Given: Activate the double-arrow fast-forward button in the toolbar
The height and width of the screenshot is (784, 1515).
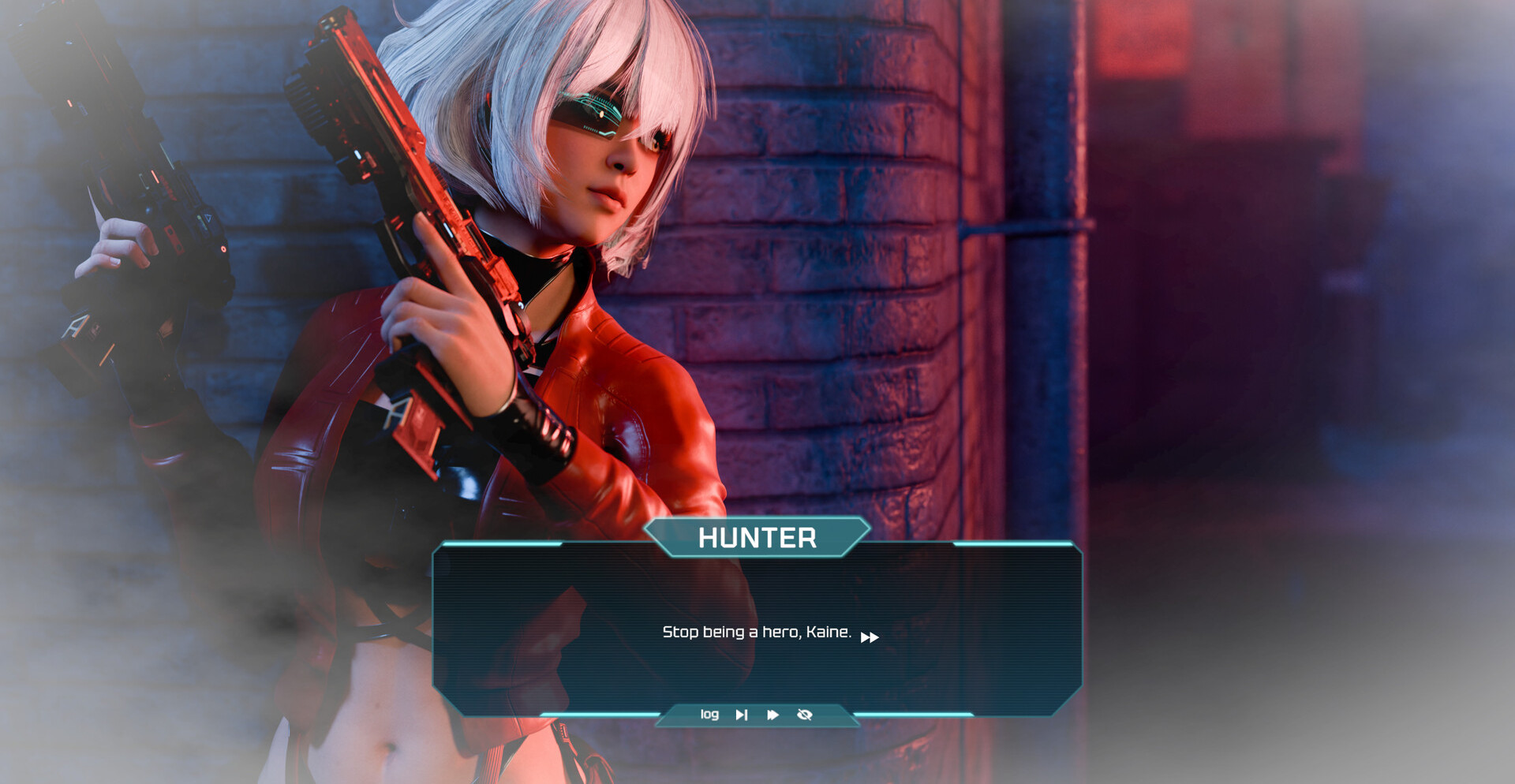Looking at the screenshot, I should point(772,715).
